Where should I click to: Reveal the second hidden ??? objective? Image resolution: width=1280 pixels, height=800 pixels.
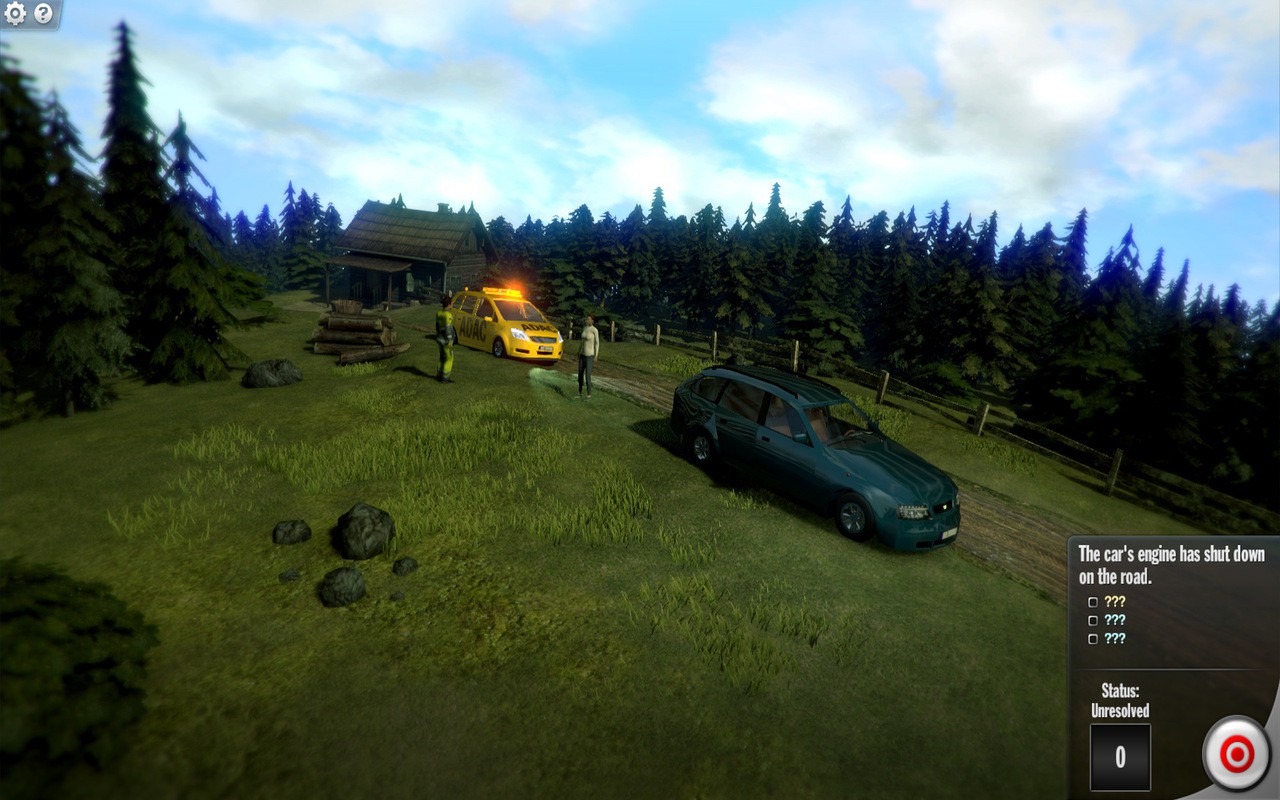(x=1113, y=620)
